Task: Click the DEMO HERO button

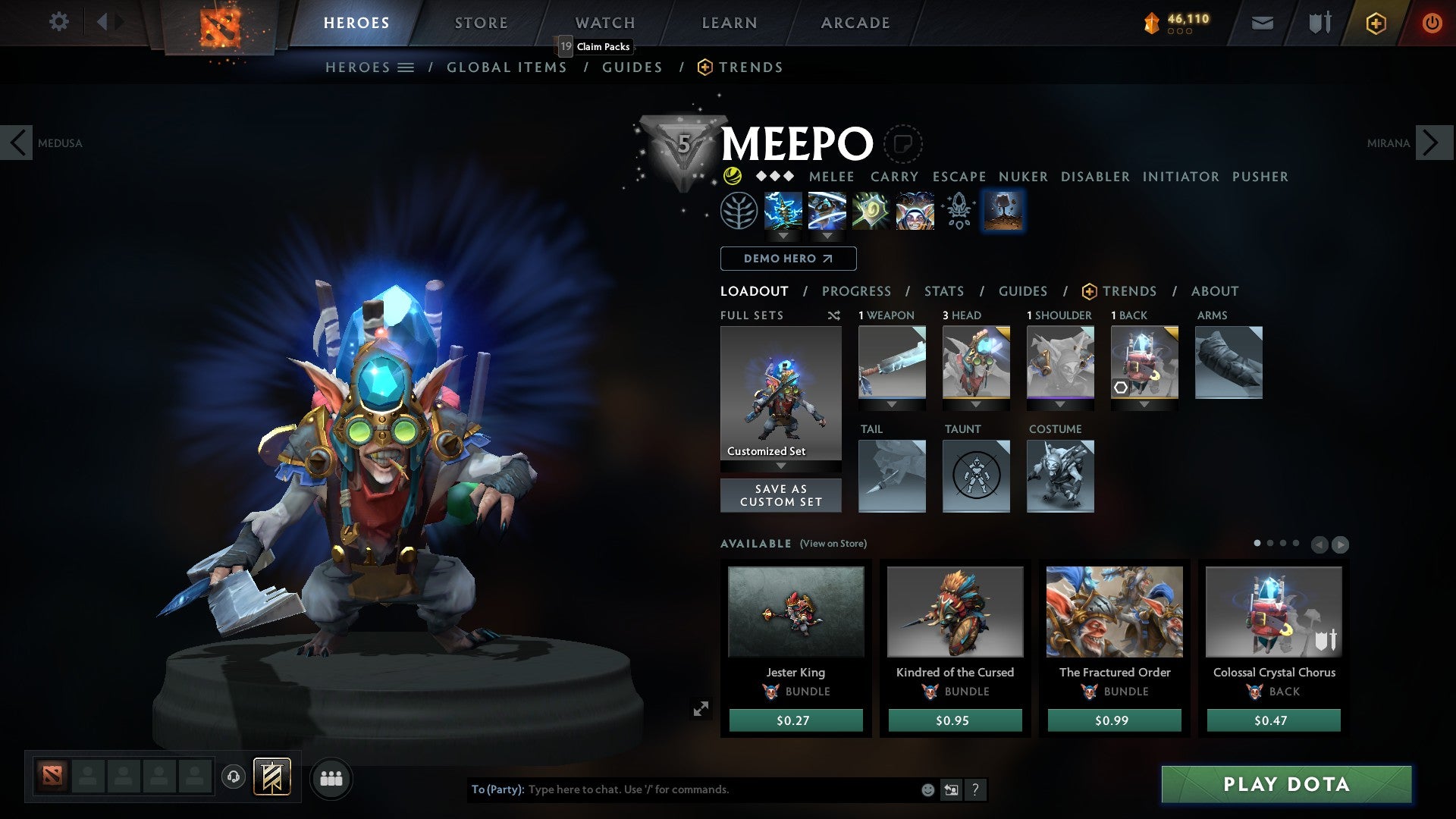Action: click(x=787, y=258)
